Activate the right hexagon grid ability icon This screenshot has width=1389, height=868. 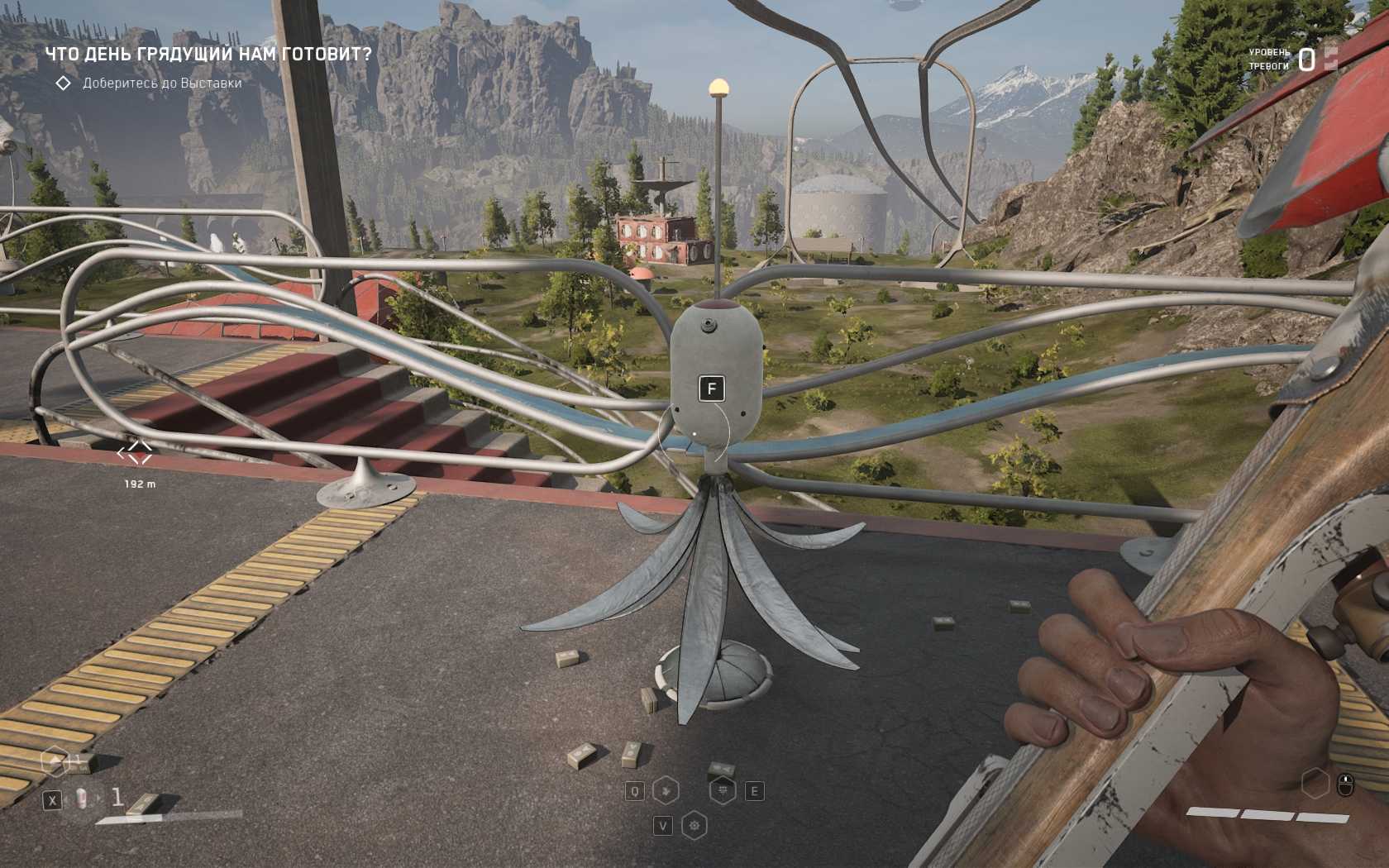click(723, 791)
